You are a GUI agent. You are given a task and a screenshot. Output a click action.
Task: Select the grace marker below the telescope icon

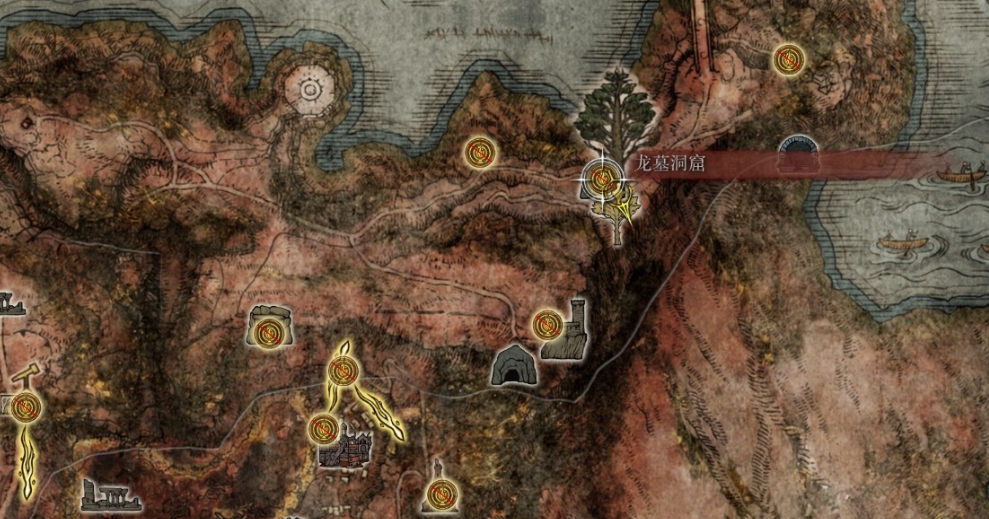(x=26, y=406)
